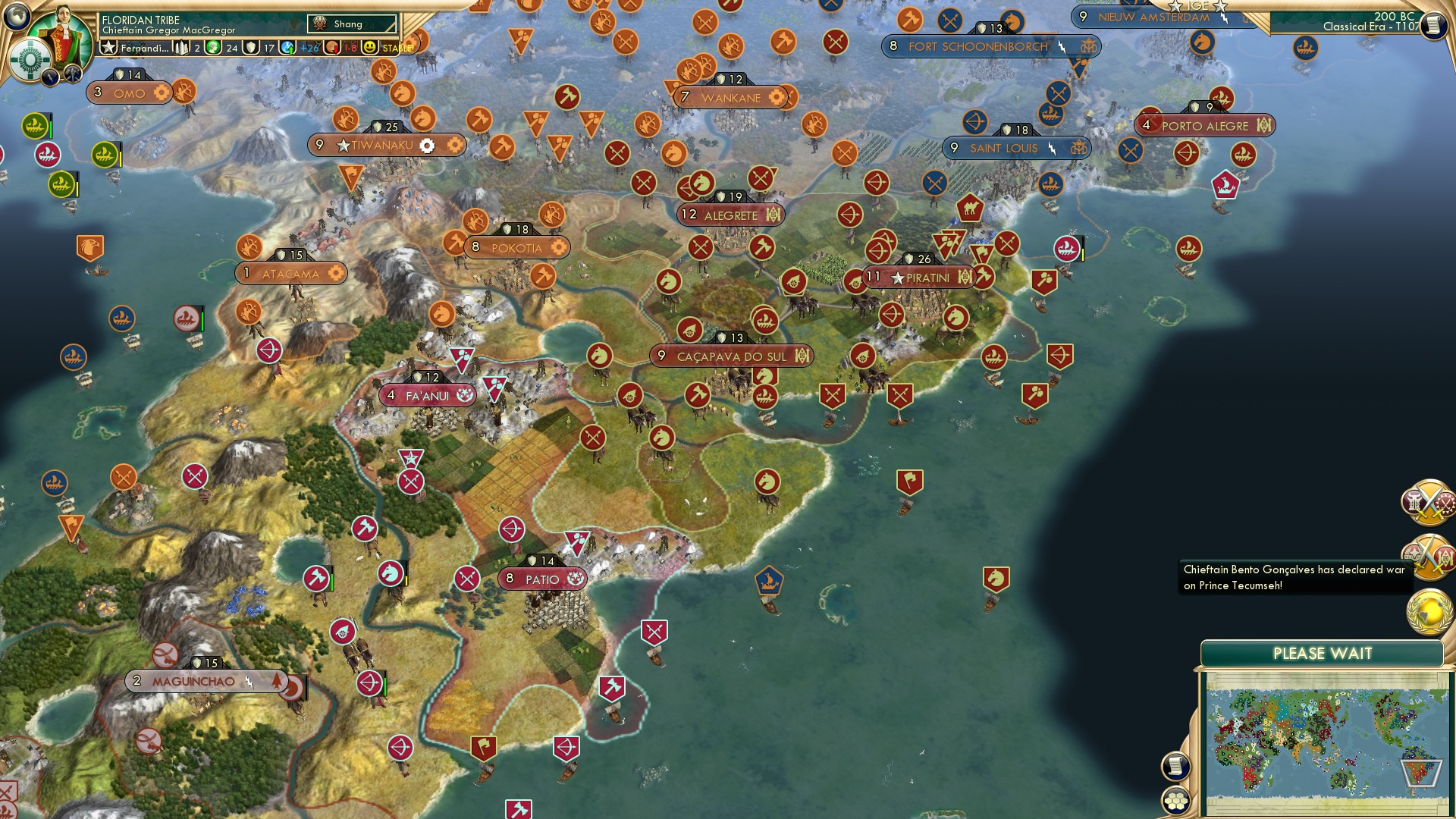Open the Shang selector in the IGE panel

pyautogui.click(x=351, y=24)
